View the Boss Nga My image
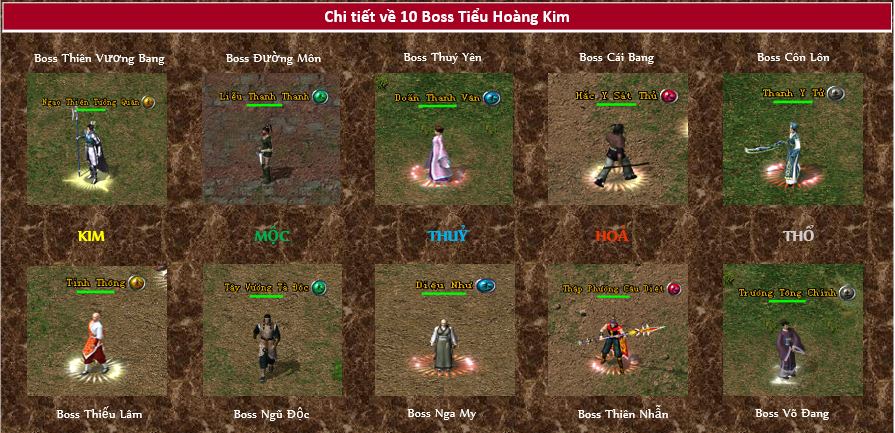The image size is (895, 433). coord(445,330)
